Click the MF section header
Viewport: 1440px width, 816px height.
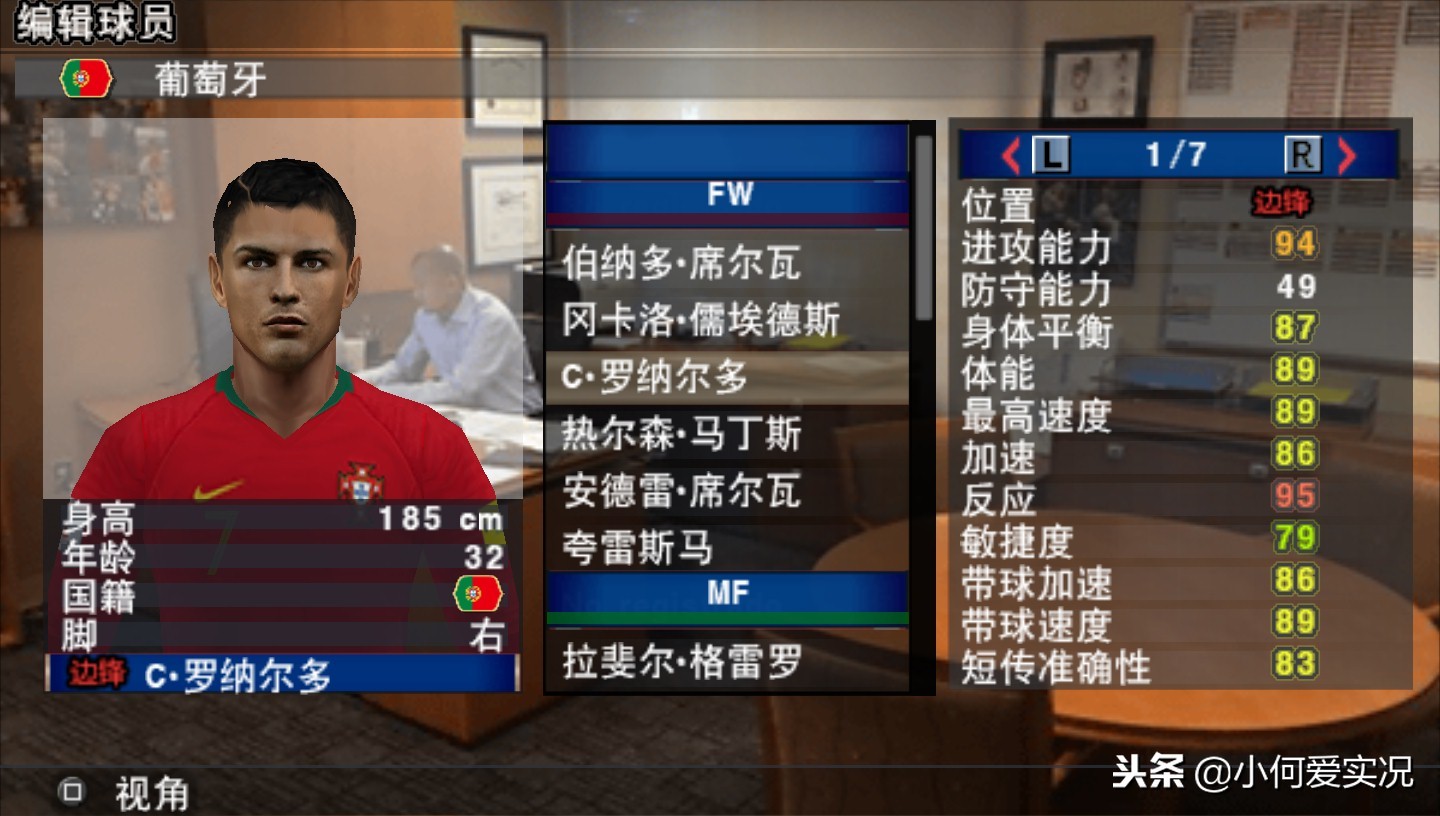point(728,593)
